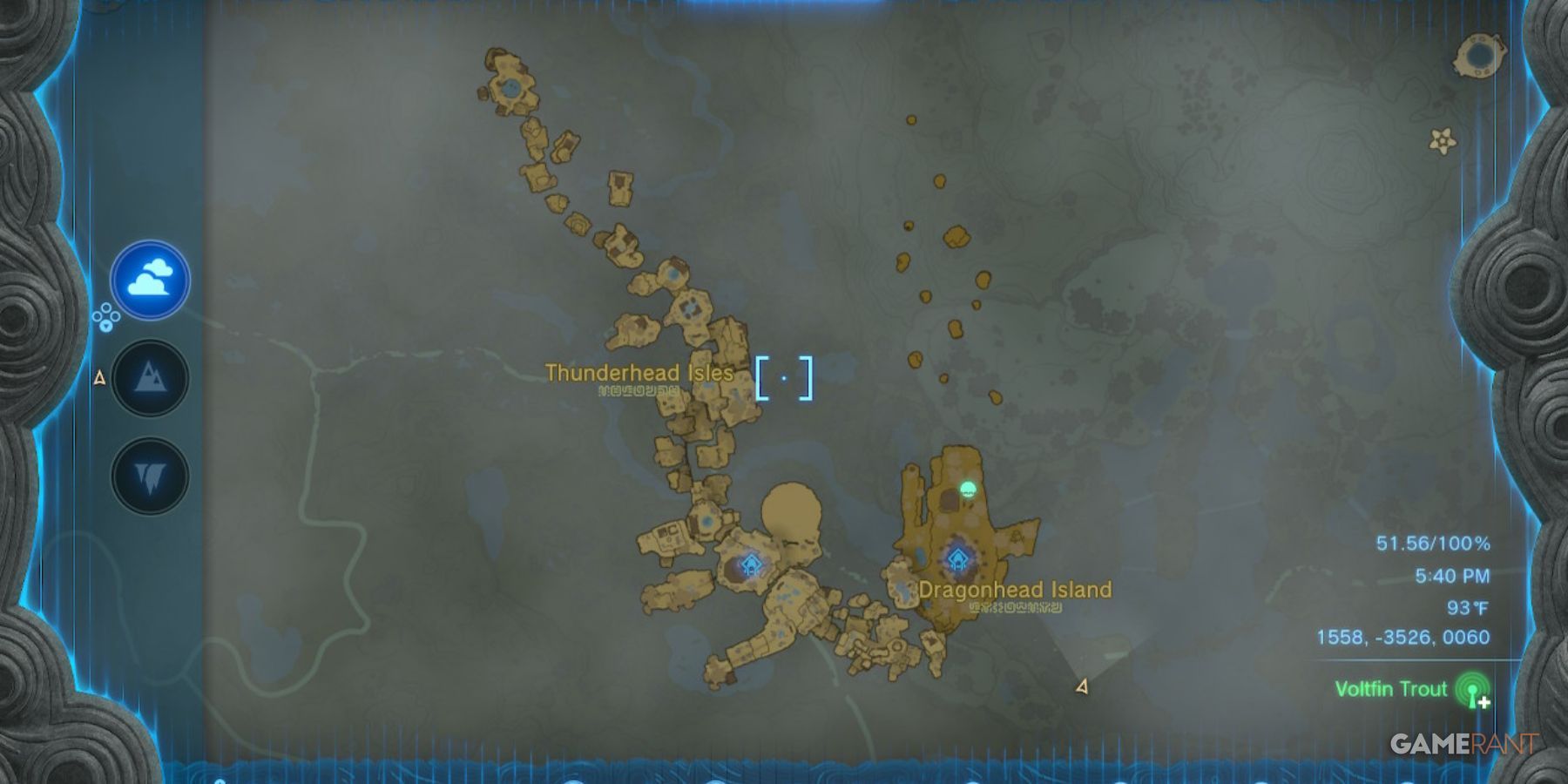This screenshot has width=1568, height=784.
Task: Switch to the Surface map layer
Action: pyautogui.click(x=148, y=379)
